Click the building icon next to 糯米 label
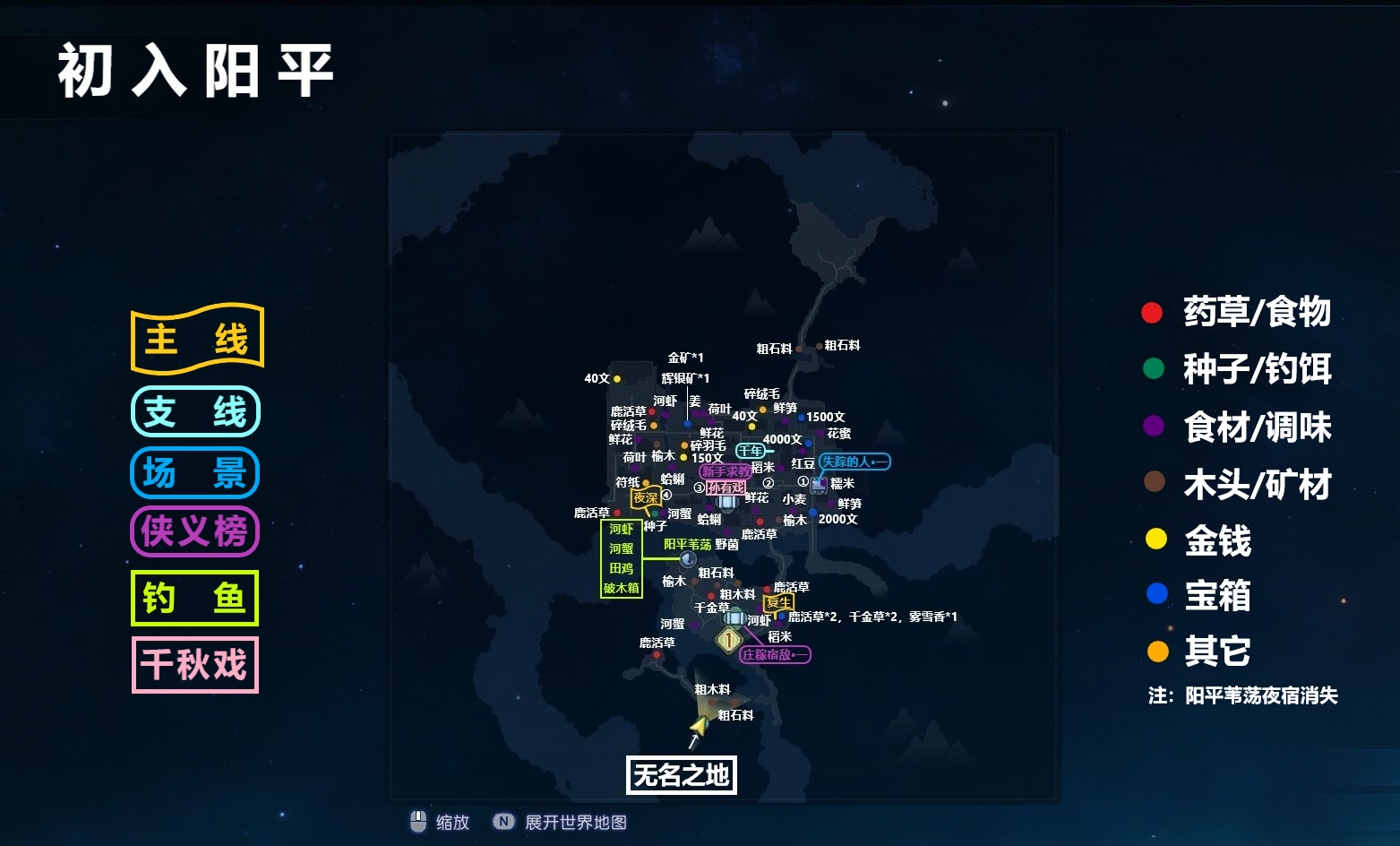The height and width of the screenshot is (846, 1400). pos(817,485)
